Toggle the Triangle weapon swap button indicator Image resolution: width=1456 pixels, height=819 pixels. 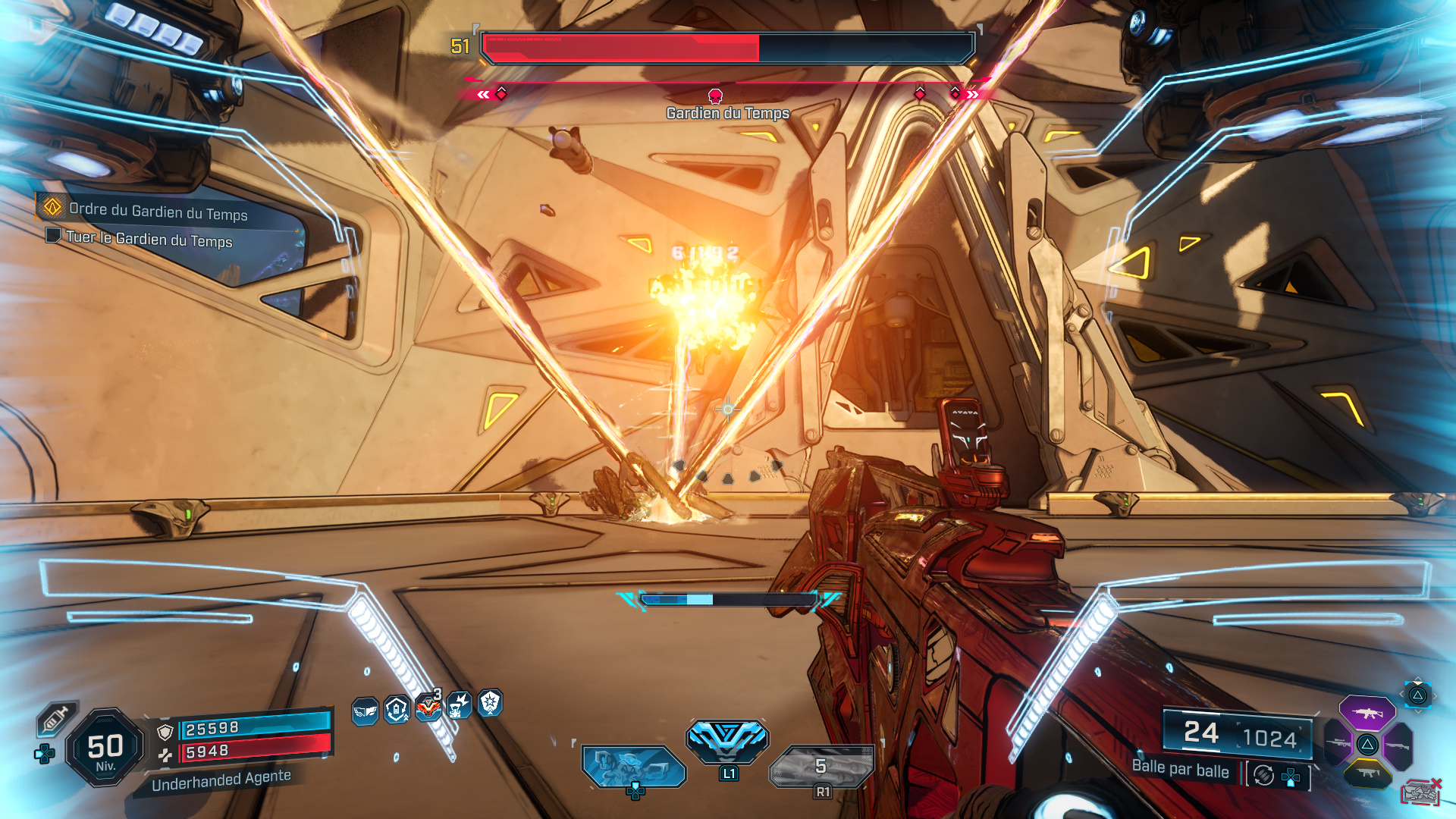pos(1419,695)
